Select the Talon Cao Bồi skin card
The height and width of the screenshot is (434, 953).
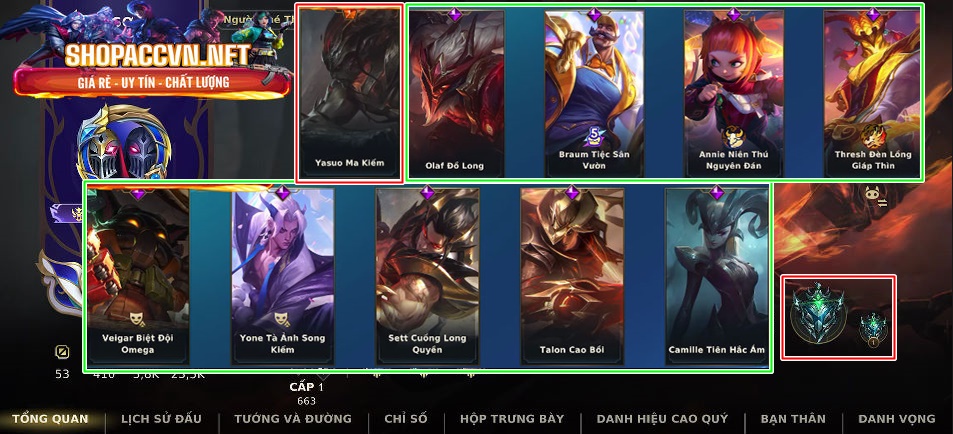coord(571,275)
